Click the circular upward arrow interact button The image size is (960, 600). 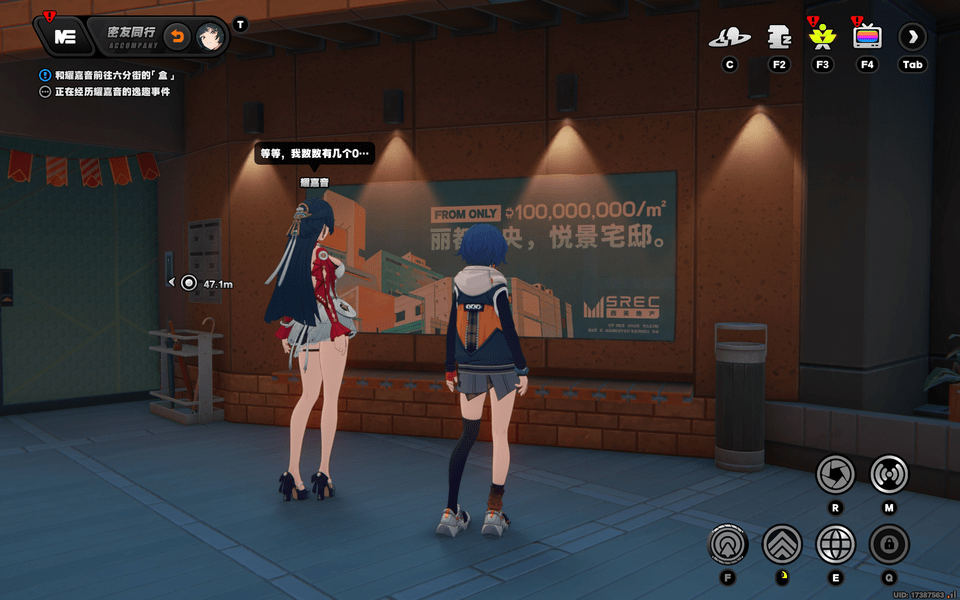(728, 545)
